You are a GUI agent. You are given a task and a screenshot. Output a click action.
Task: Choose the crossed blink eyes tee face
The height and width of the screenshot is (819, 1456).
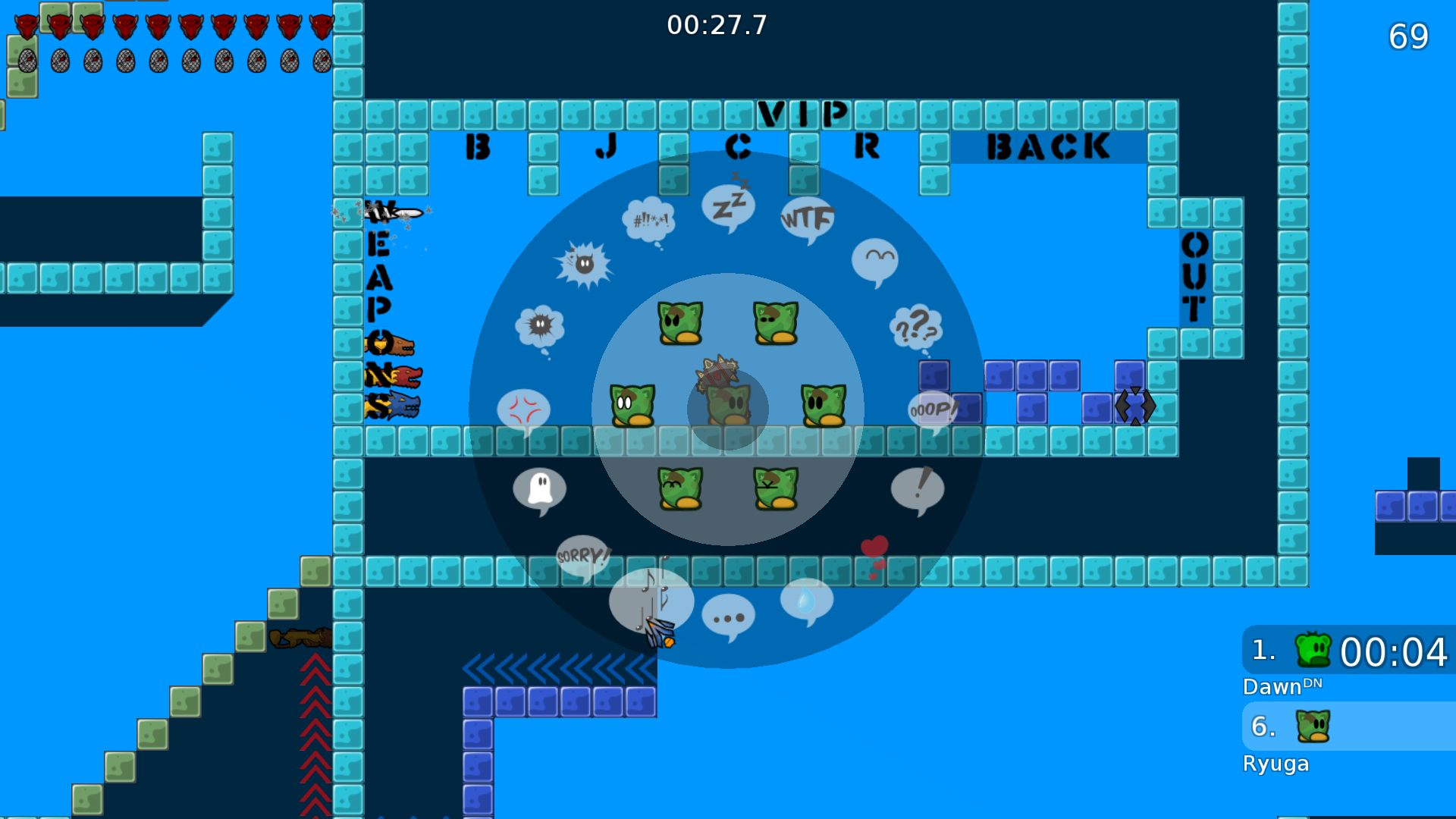coord(776,488)
